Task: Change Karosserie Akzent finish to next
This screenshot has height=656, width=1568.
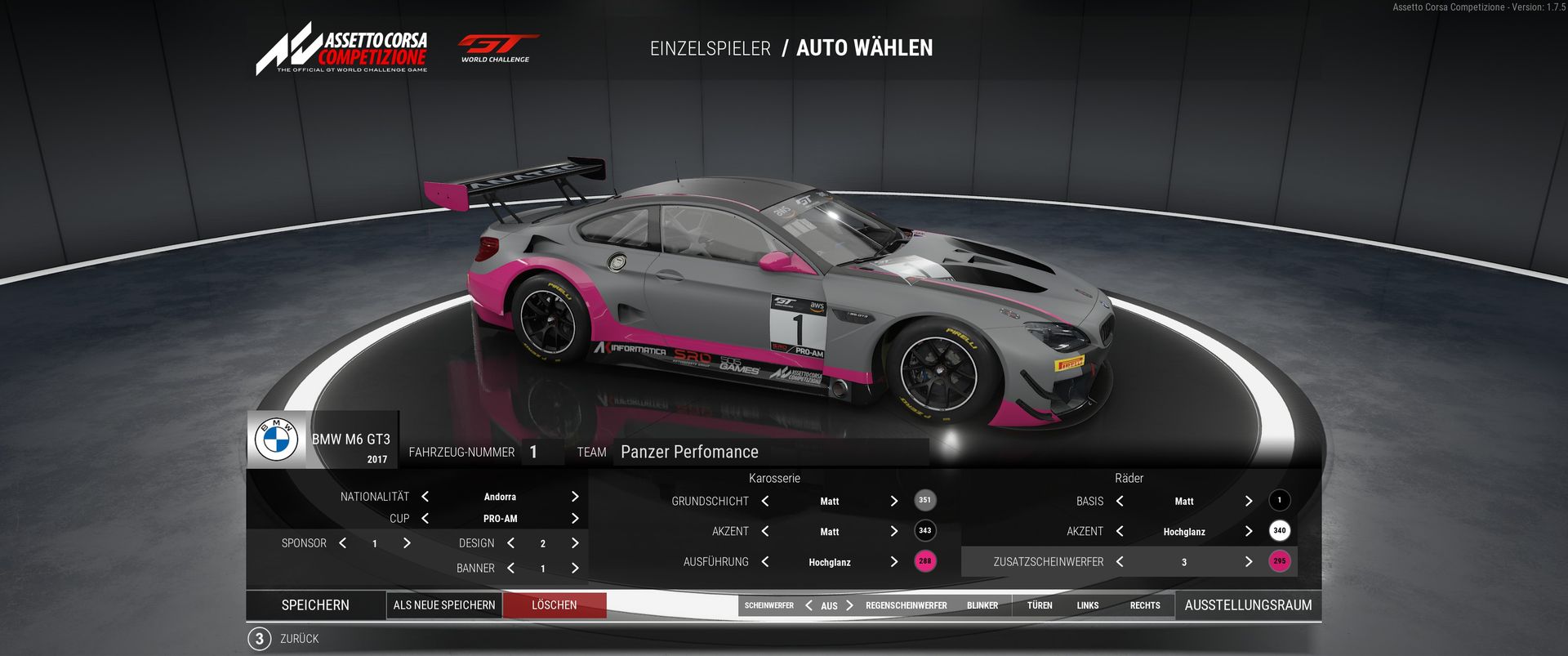Action: click(893, 532)
